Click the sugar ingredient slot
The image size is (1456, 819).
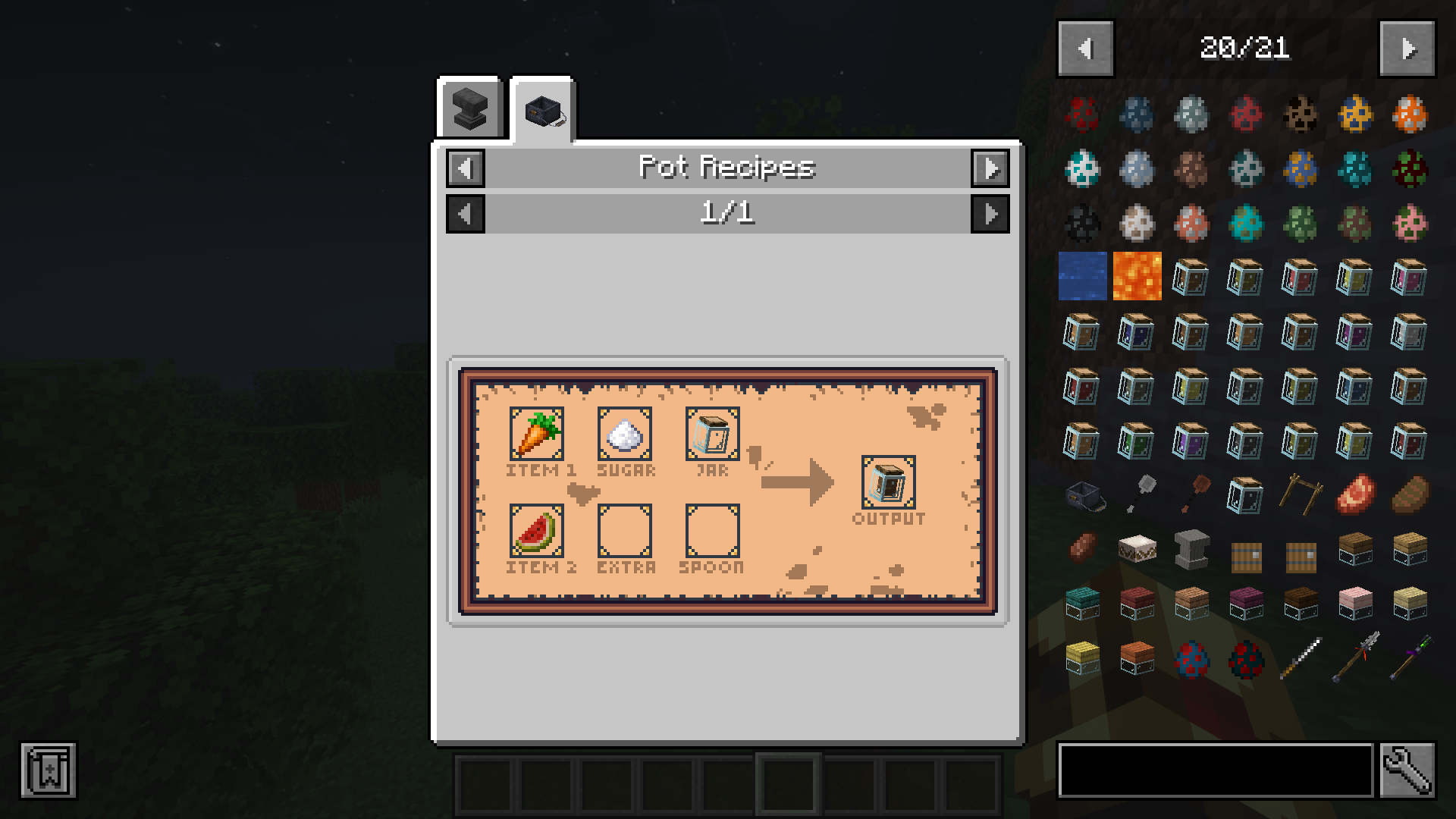[x=626, y=435]
